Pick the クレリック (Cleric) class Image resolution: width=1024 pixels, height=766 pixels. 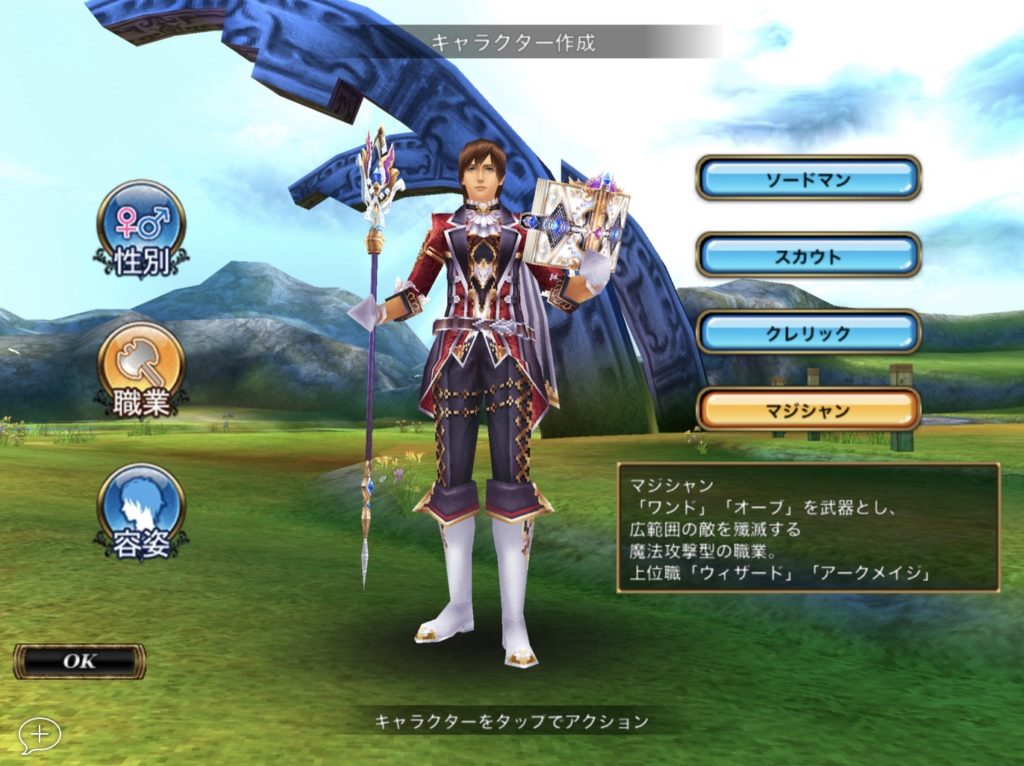click(x=808, y=332)
